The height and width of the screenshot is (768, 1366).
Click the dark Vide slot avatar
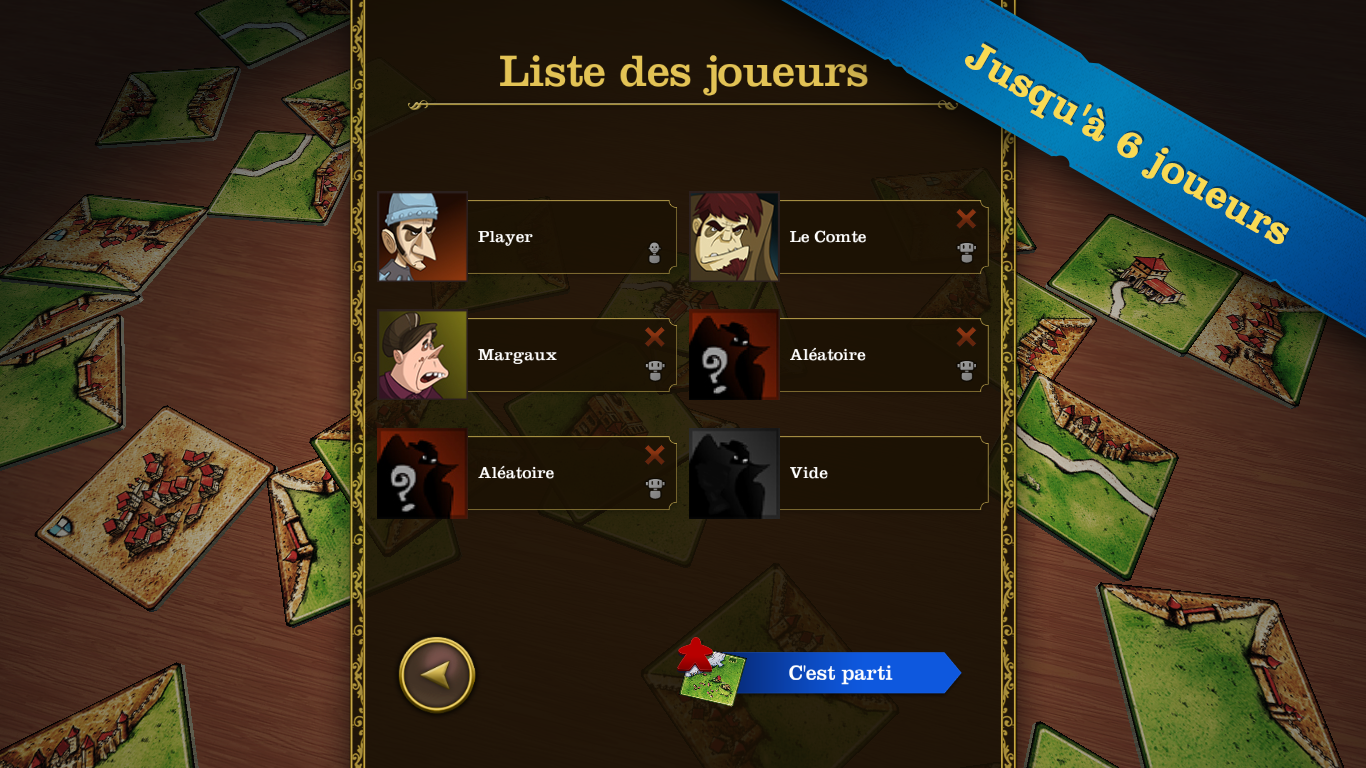click(x=733, y=472)
